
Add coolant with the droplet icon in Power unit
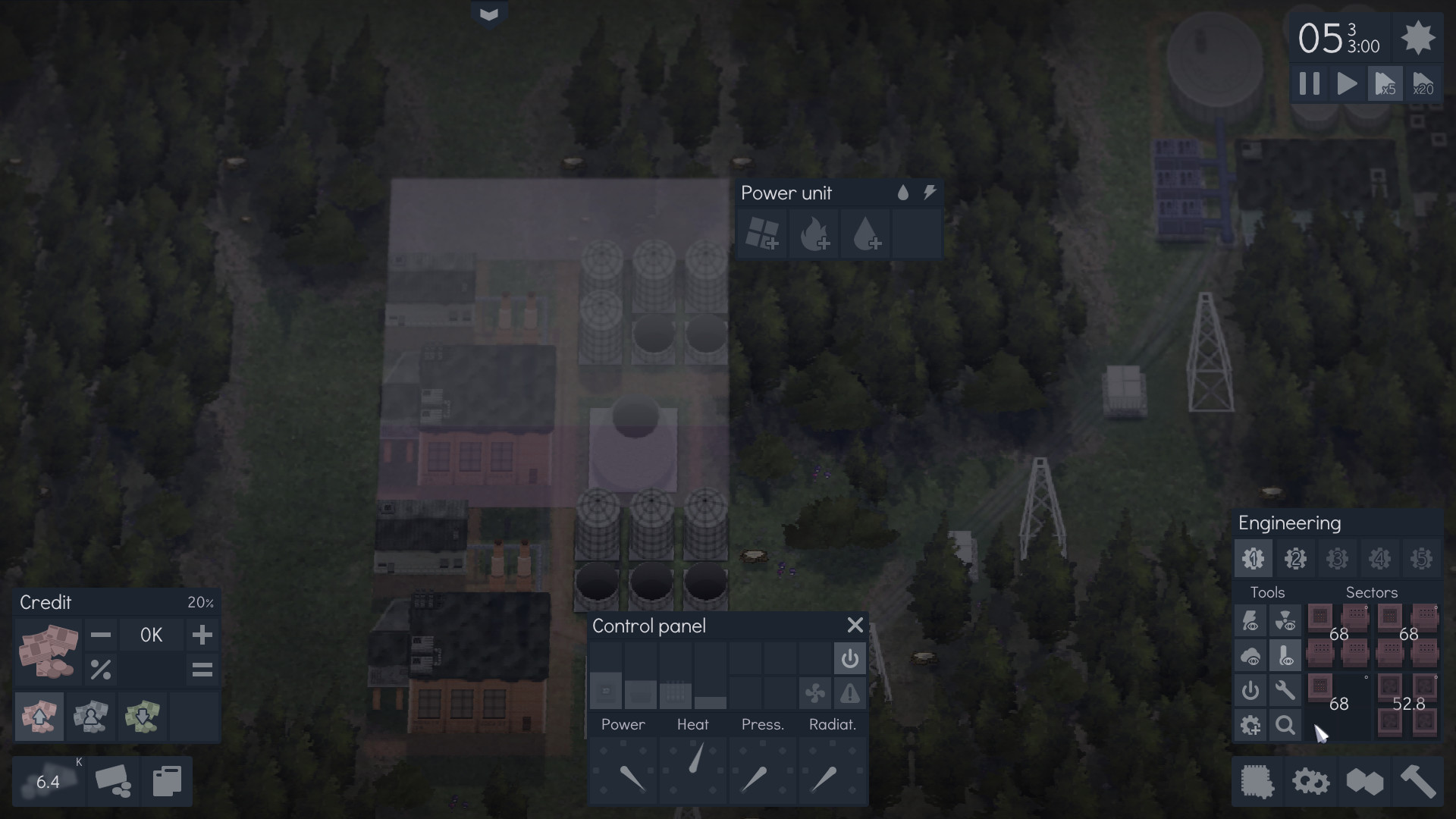tap(865, 234)
